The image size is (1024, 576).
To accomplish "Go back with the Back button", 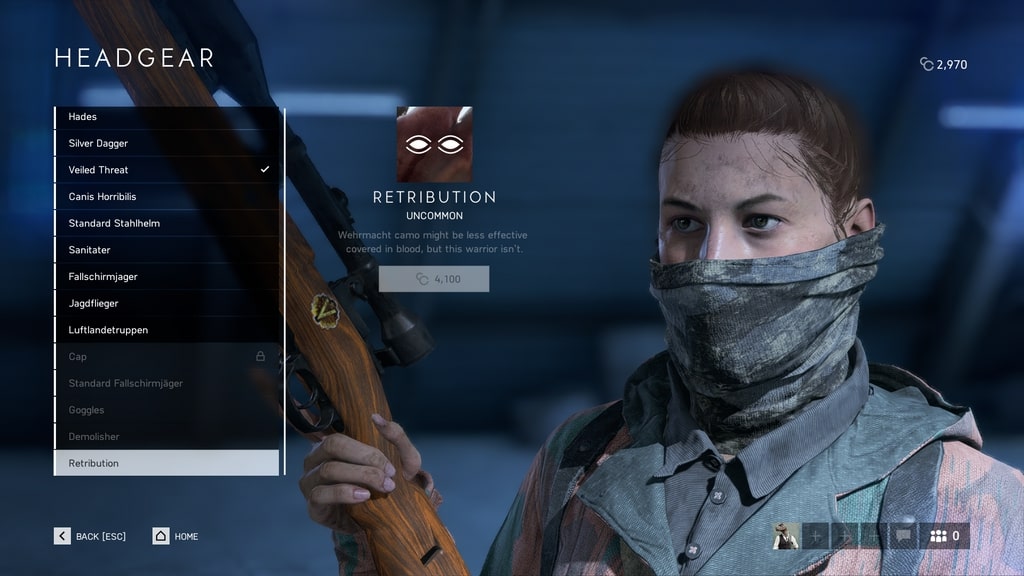I will point(90,536).
